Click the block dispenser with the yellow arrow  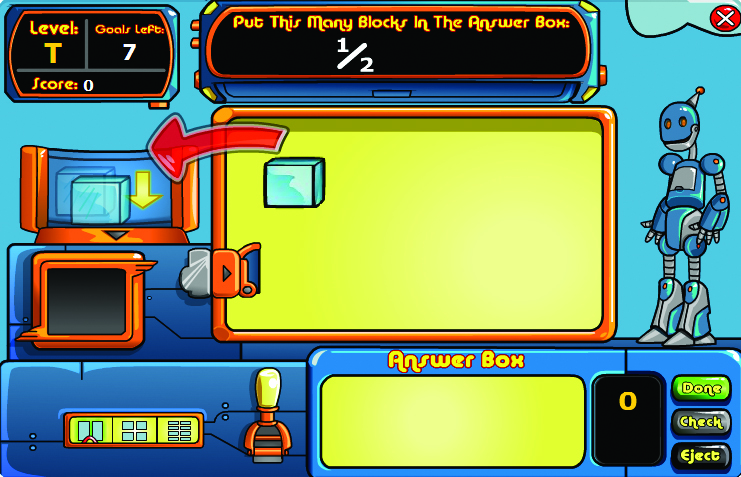[x=105, y=193]
